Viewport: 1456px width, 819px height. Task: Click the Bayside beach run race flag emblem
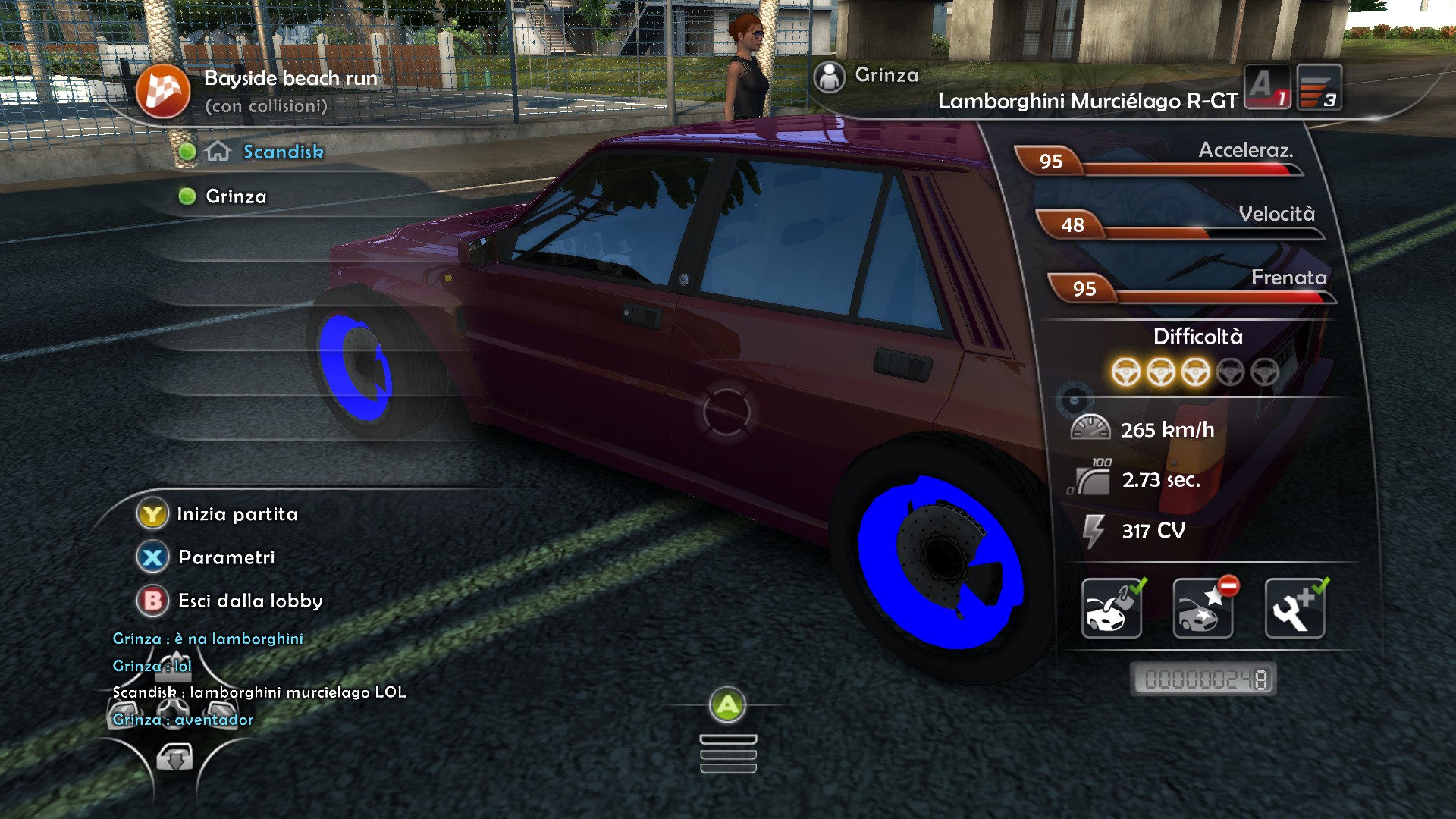pyautogui.click(x=163, y=91)
